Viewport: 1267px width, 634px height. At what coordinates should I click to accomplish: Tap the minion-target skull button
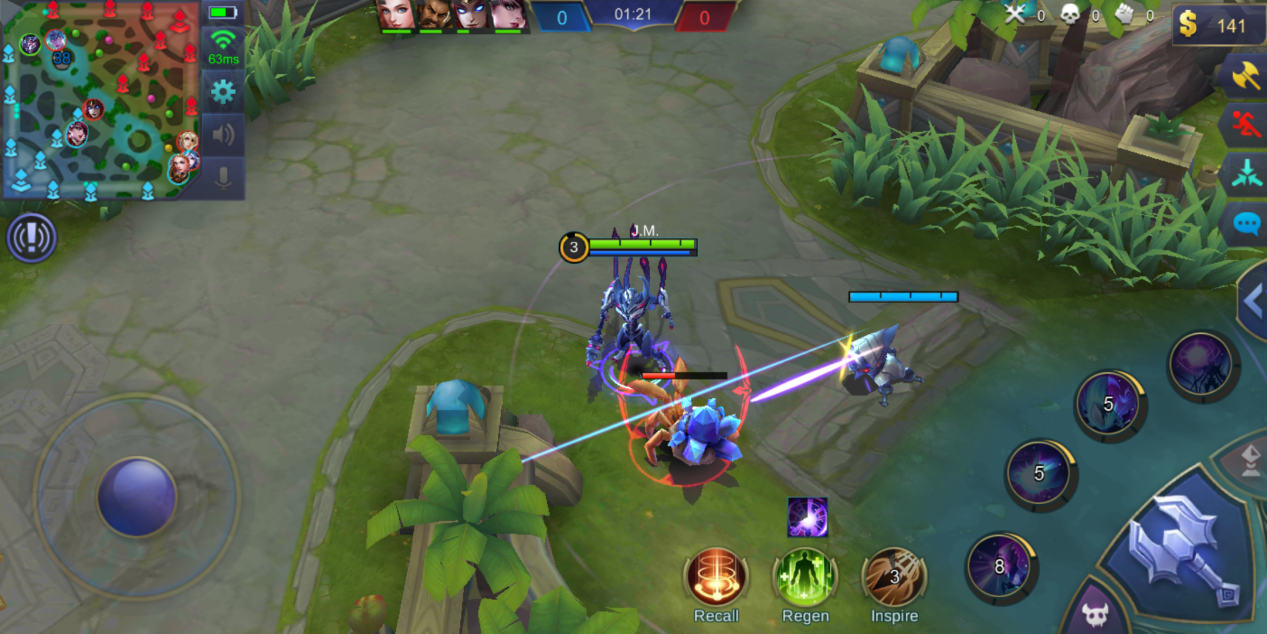point(1095,614)
